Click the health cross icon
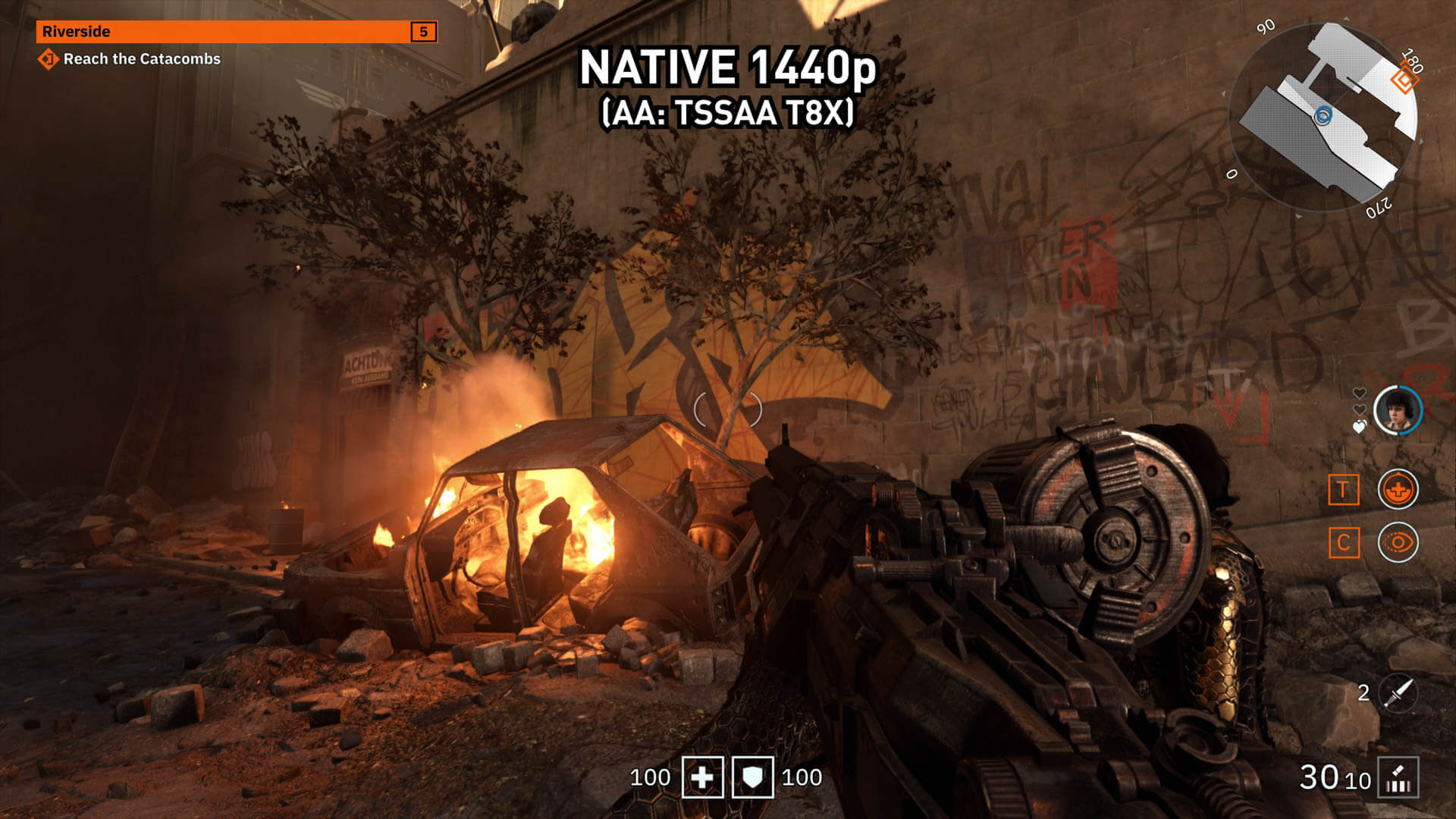Viewport: 1456px width, 819px height. [702, 777]
